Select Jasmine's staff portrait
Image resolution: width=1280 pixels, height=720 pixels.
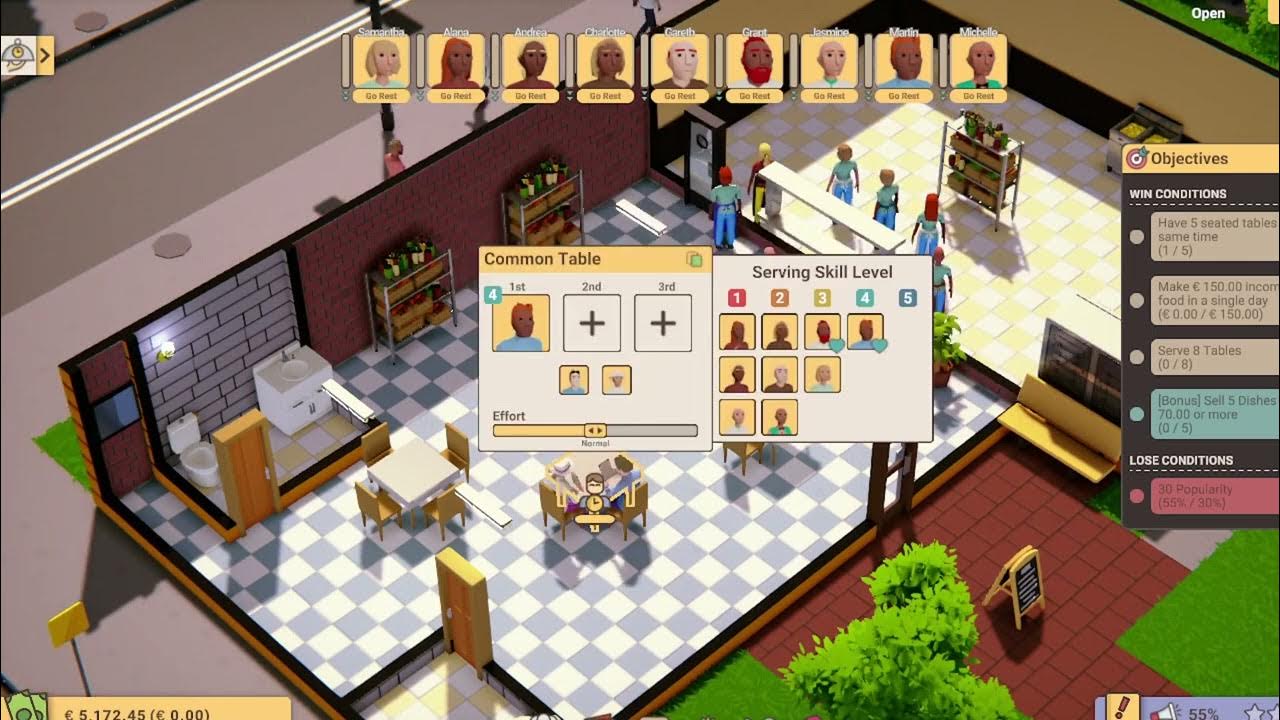829,62
